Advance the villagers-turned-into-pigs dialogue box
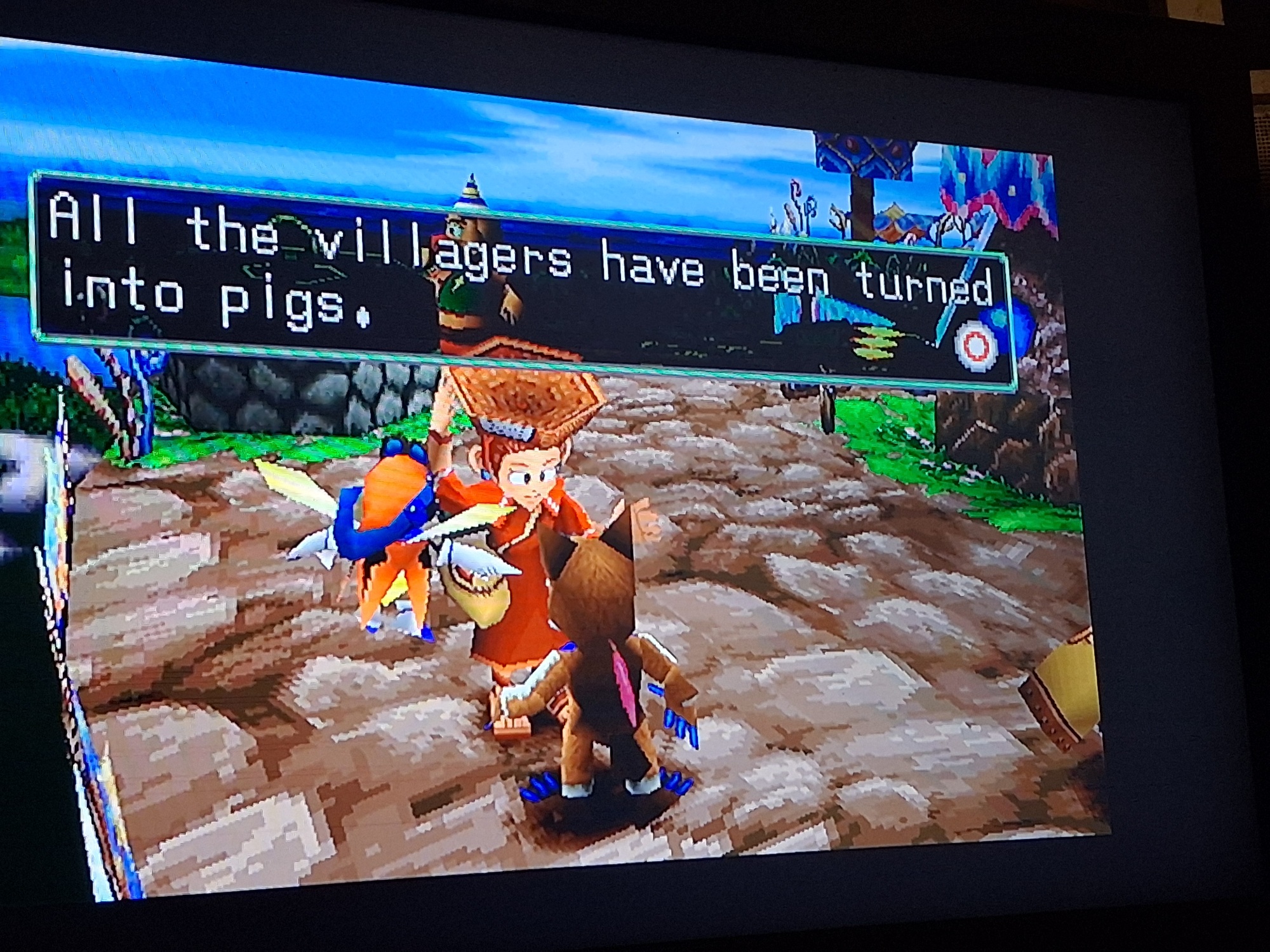Viewport: 1270px width, 952px height. [976, 347]
